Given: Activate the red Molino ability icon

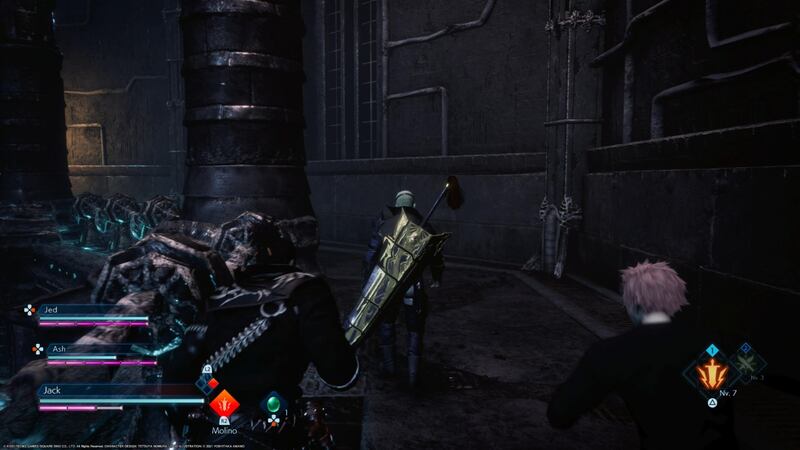Looking at the screenshot, I should (224, 405).
